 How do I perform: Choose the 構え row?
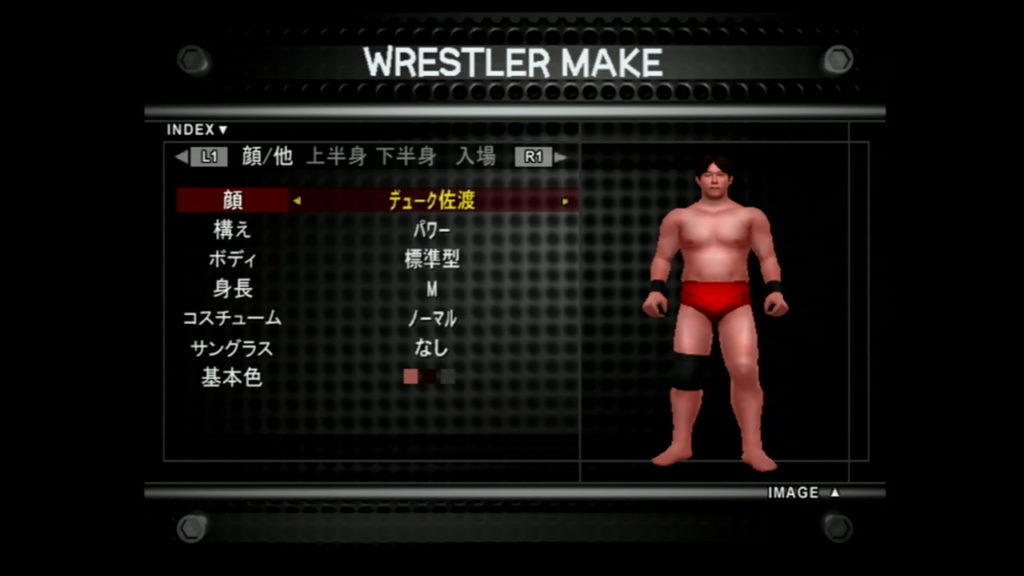point(232,230)
